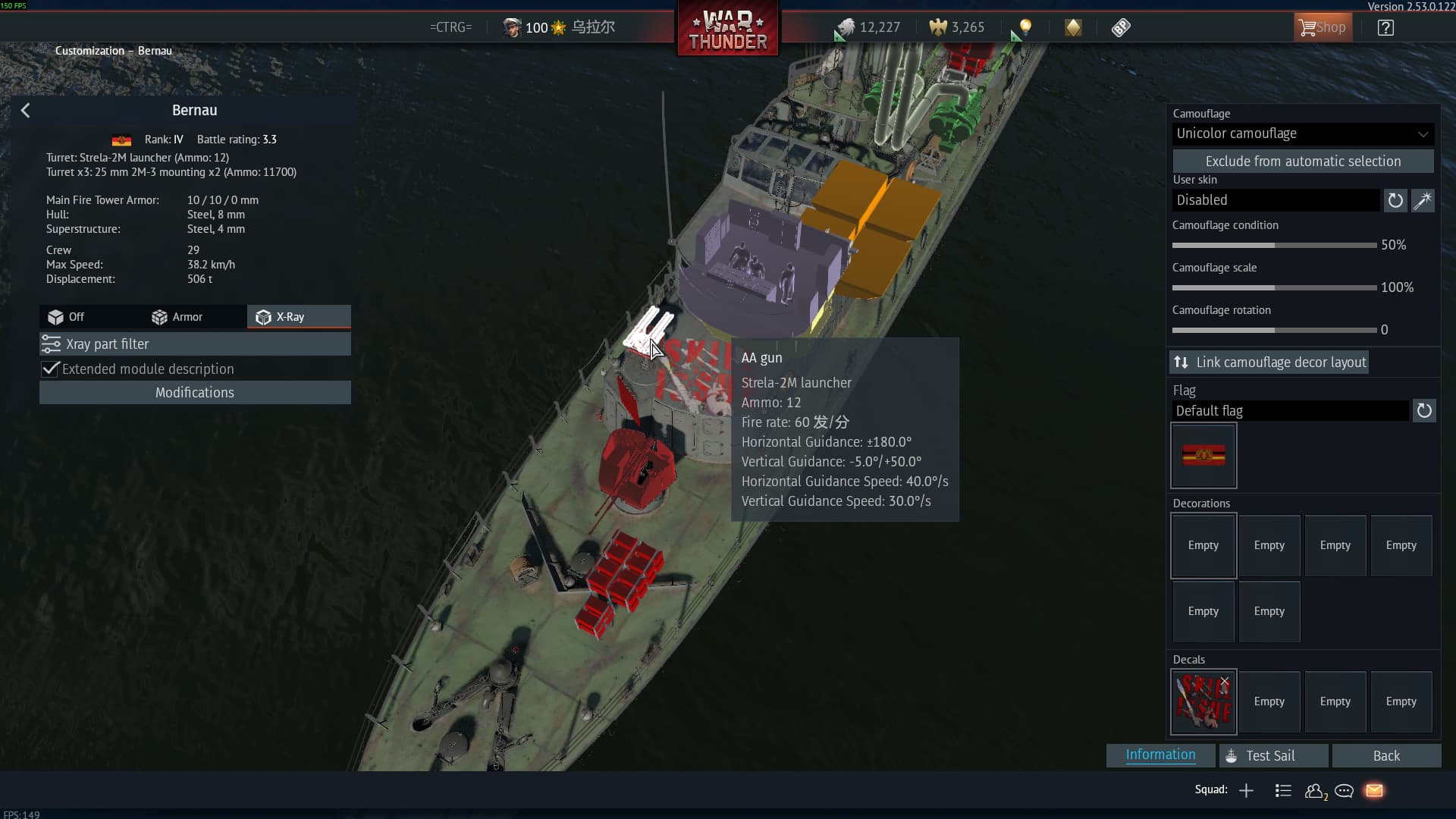
Task: Select the Skill Issue decal slot
Action: pos(1203,702)
